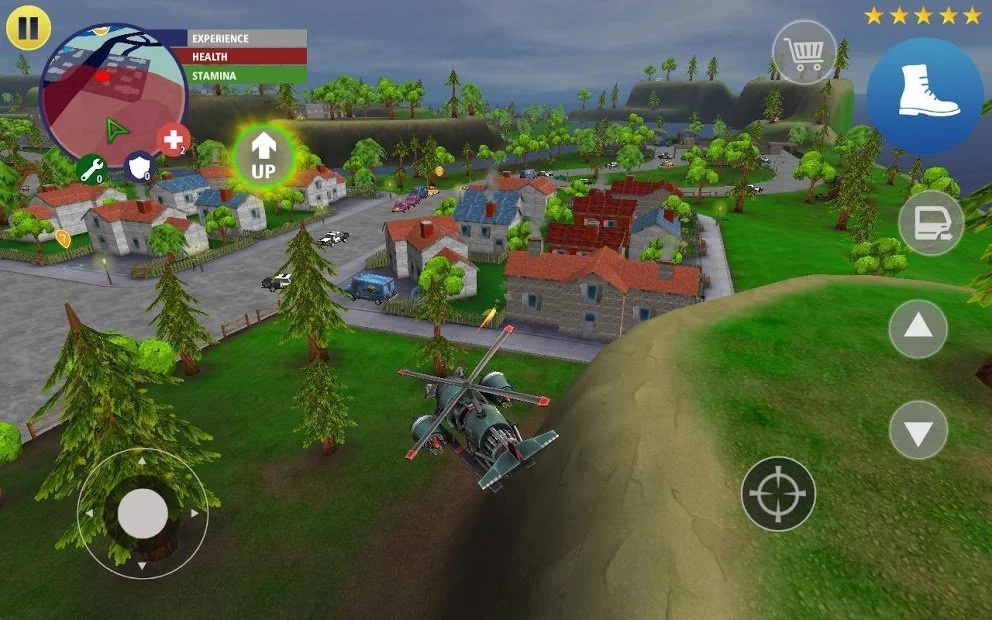Screen dimensions: 992x620
Task: Descend with the down triangle button
Action: (918, 430)
